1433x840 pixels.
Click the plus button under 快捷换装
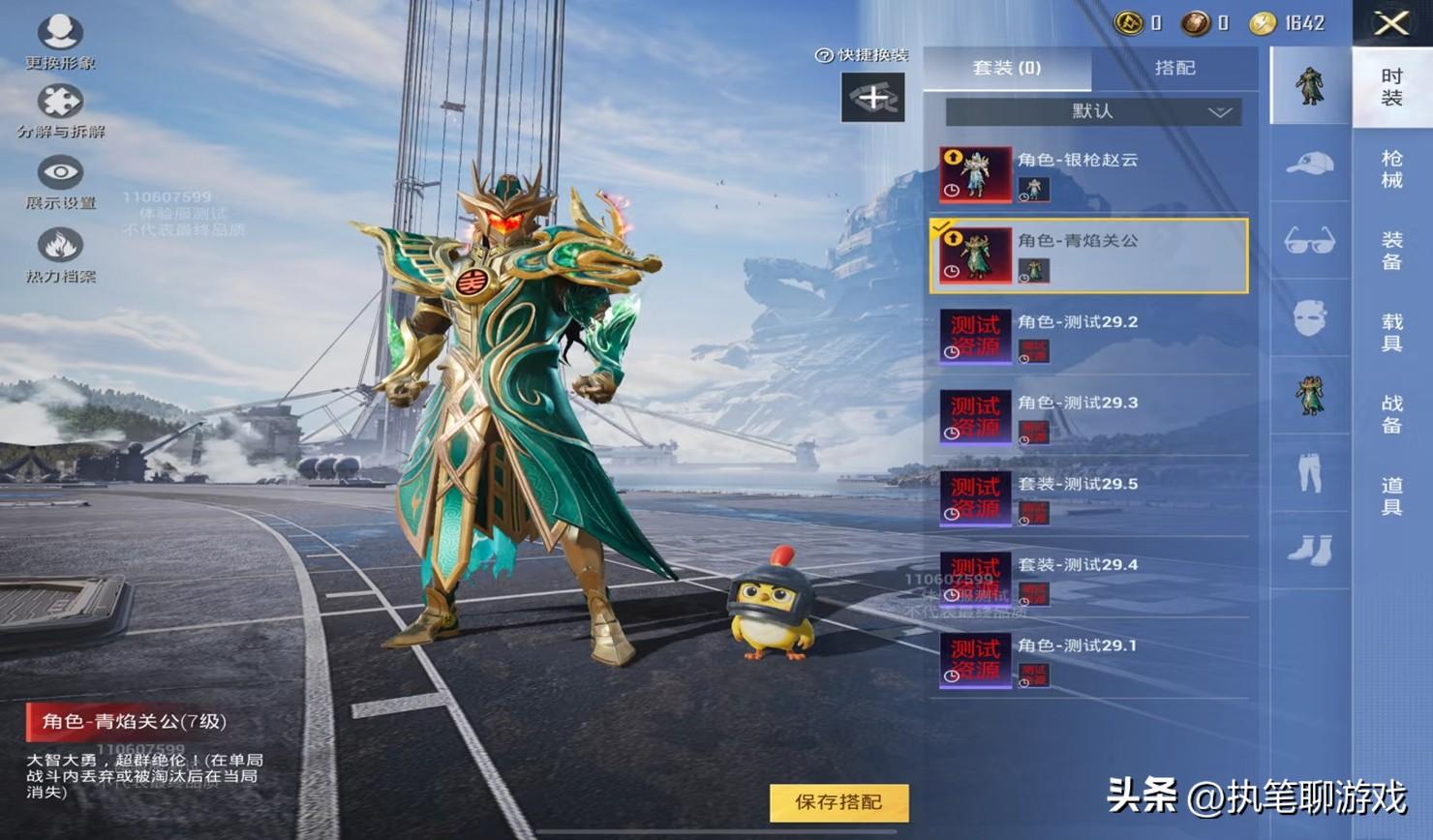click(872, 97)
